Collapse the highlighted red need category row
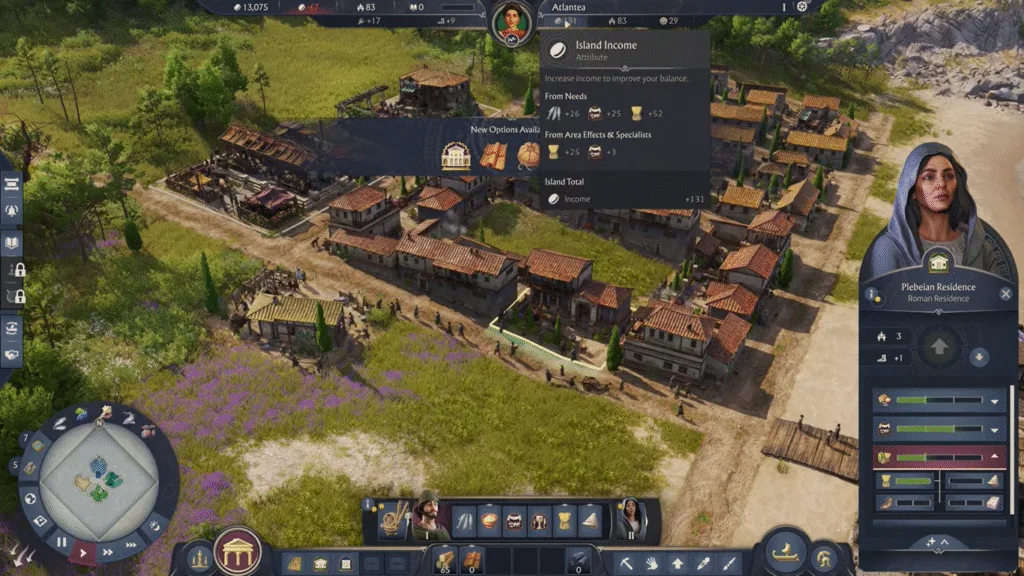The image size is (1024, 576). (995, 457)
